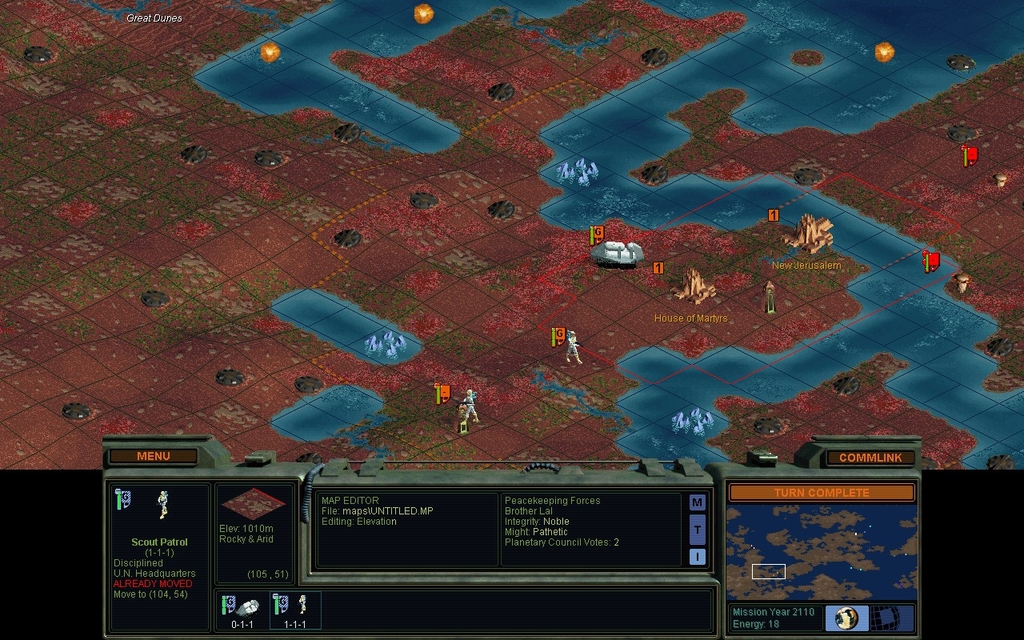Select the 0-1-1 unit in stack
Screen dimensions: 1024x640
coord(241,609)
